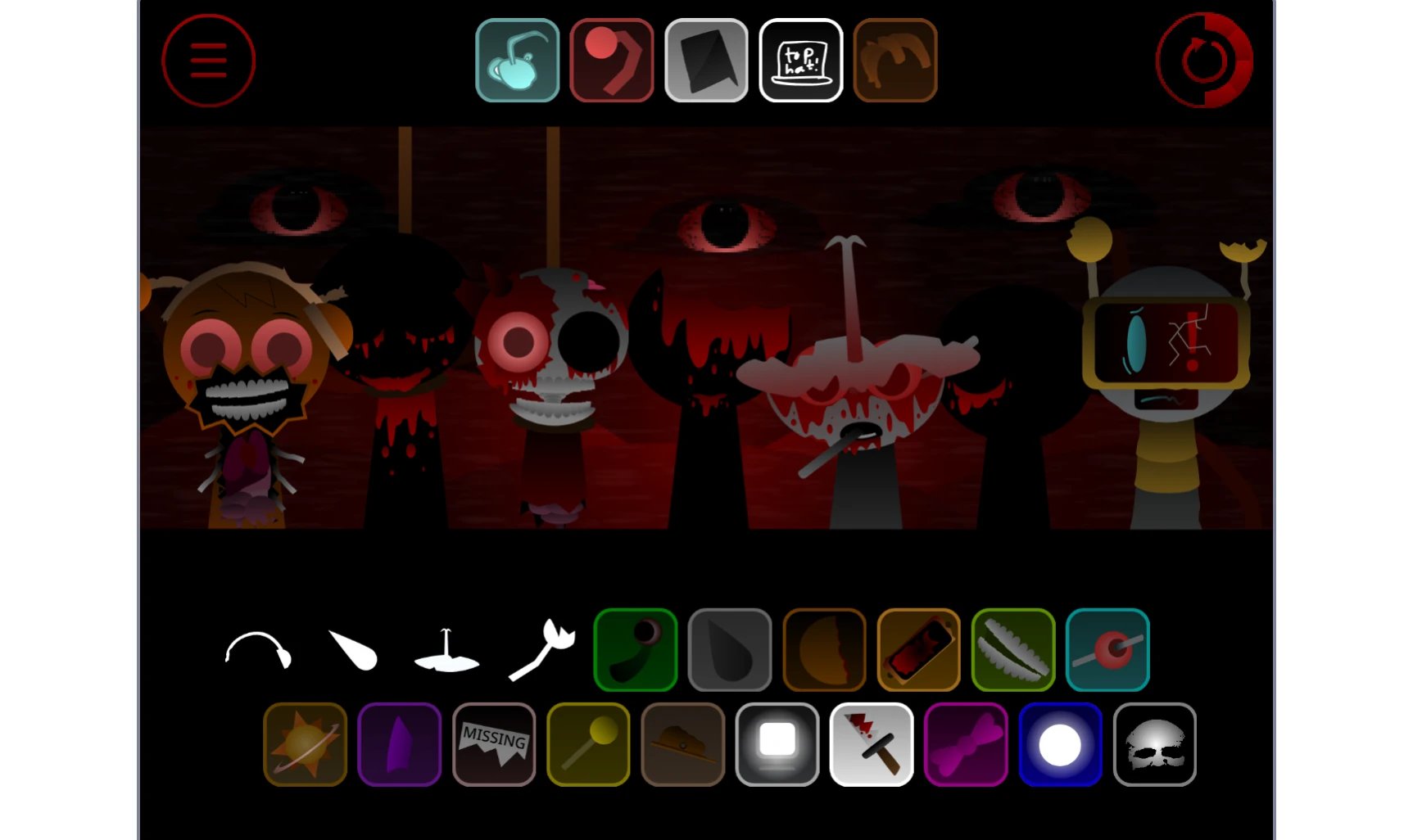Select the glowing white square sound

coord(777,744)
